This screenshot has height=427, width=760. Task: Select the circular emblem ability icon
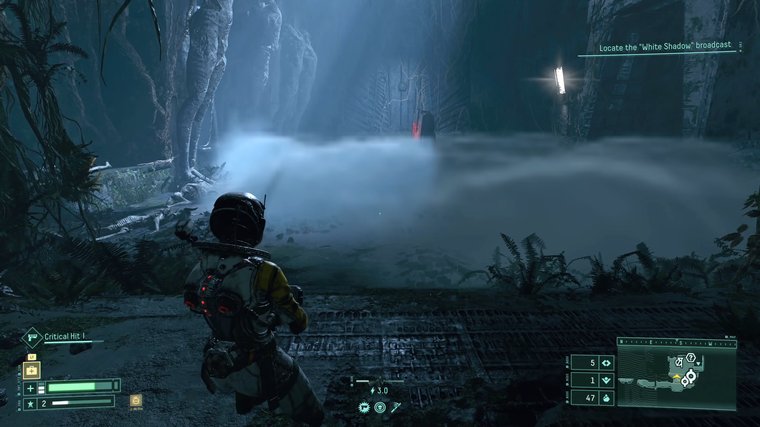pyautogui.click(x=380, y=407)
